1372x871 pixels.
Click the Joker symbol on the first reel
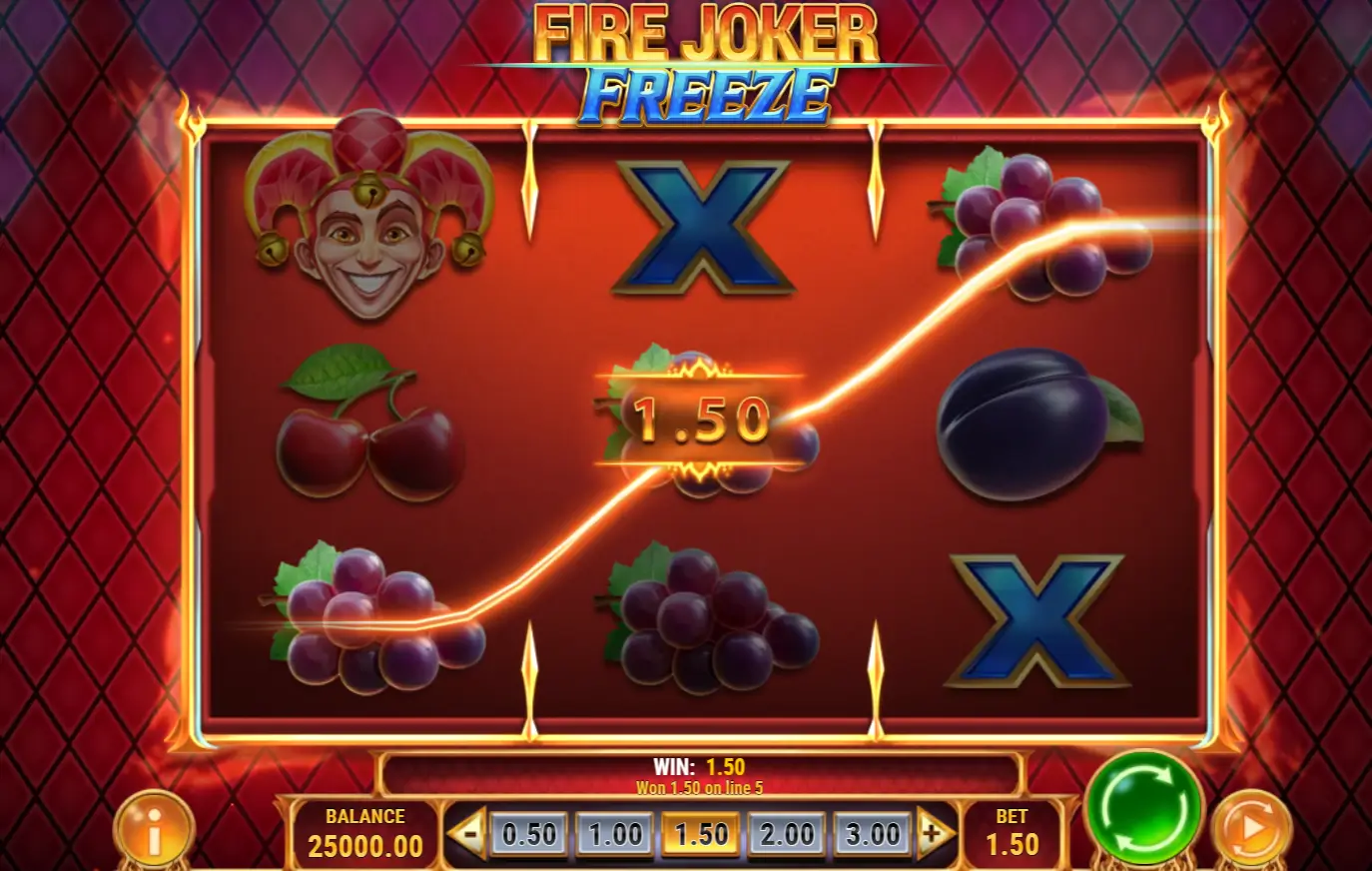click(x=366, y=230)
